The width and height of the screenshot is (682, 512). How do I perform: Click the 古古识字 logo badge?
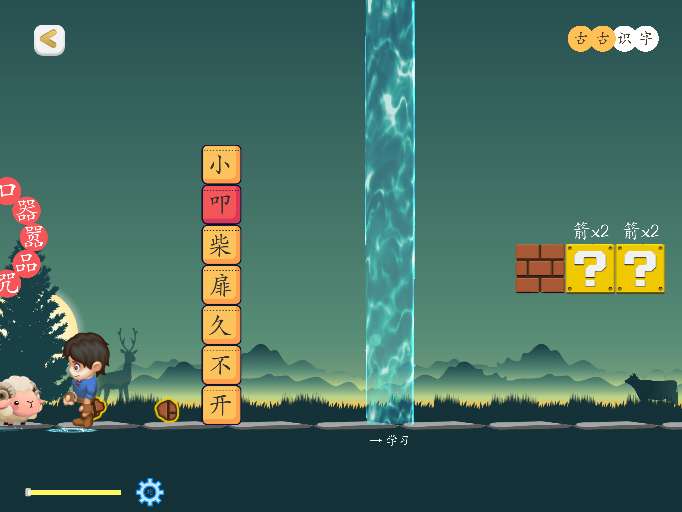point(613,39)
